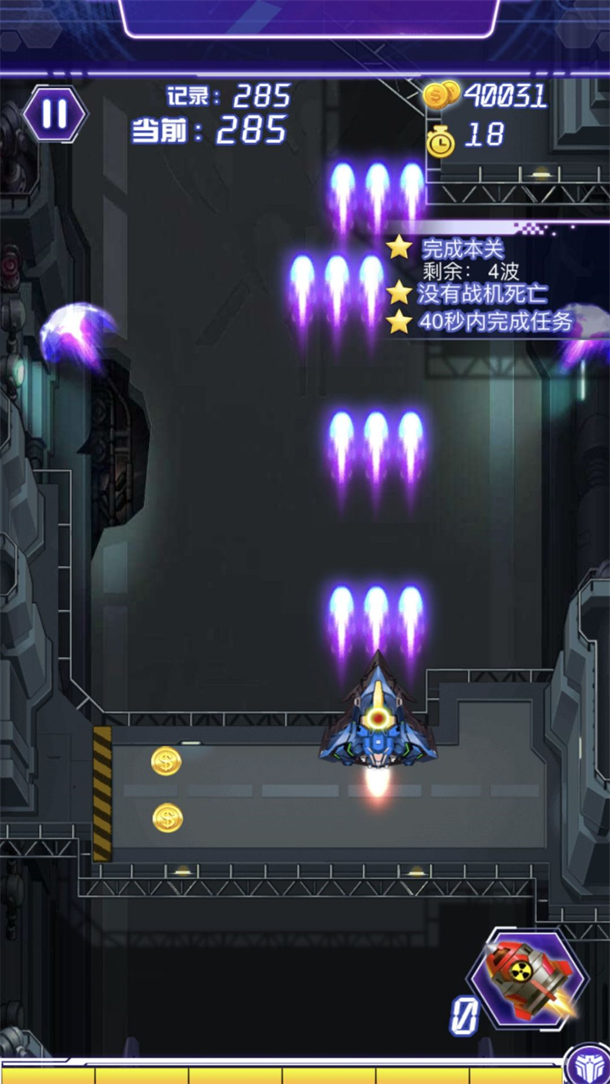
Task: Pause the game with the hexagon button
Action: (55, 114)
